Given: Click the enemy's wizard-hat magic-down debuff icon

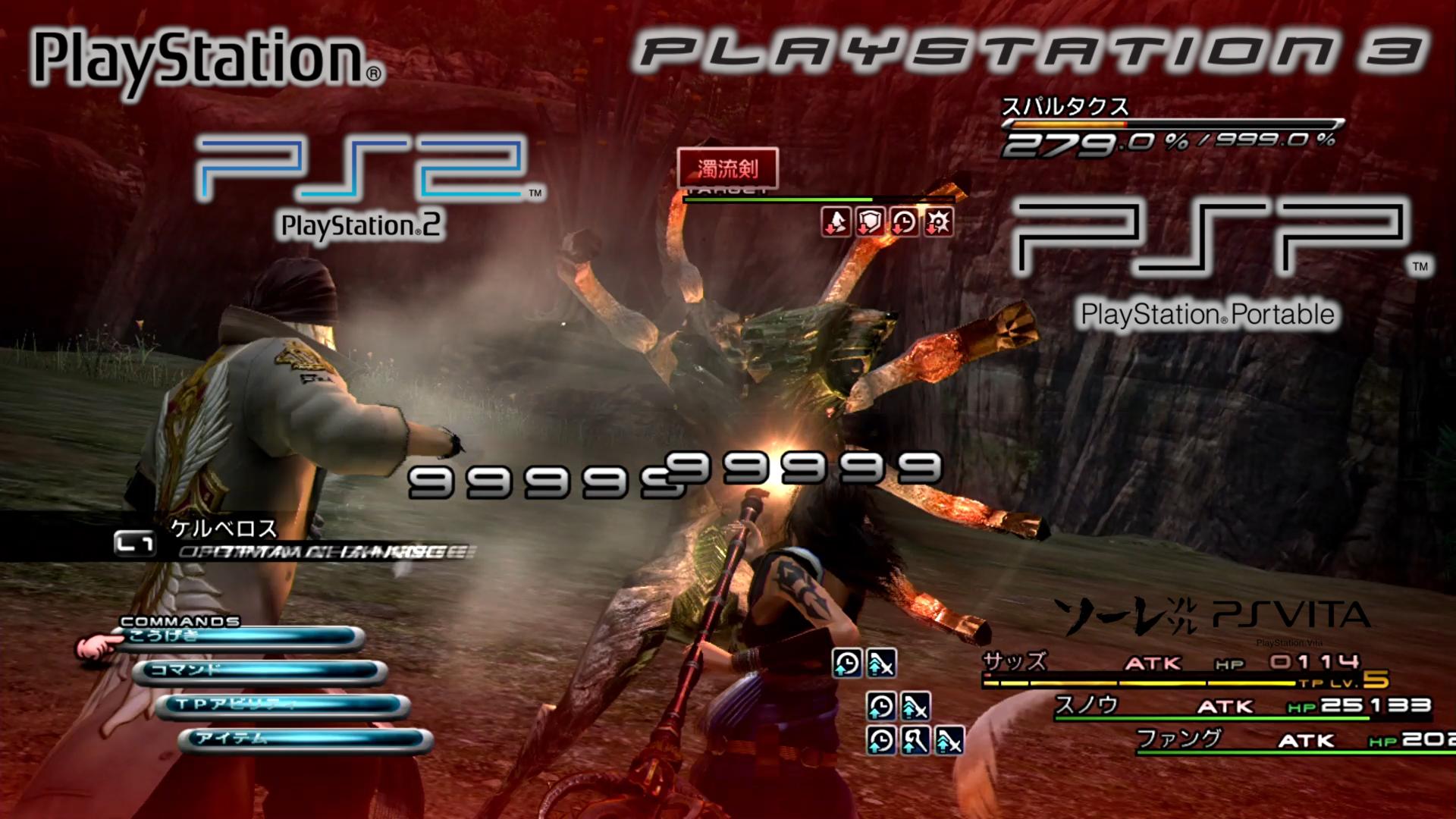Looking at the screenshot, I should [836, 223].
